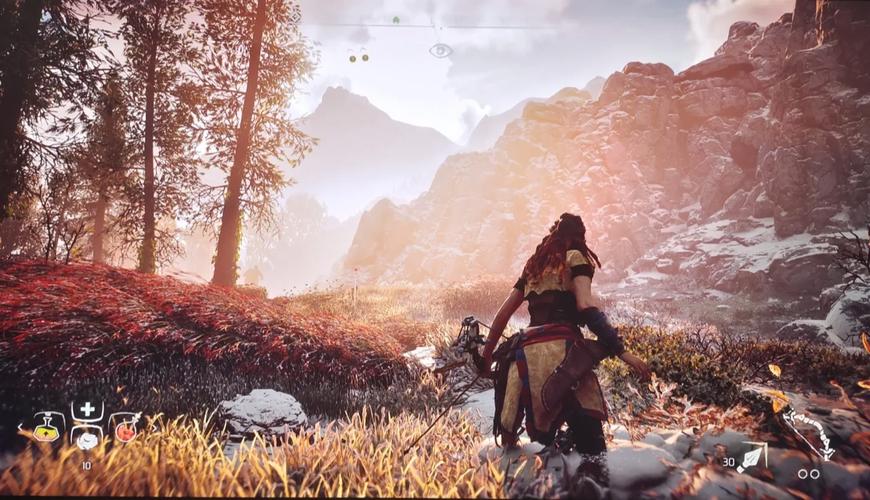Click the stealth eye visibility indicator

(440, 50)
